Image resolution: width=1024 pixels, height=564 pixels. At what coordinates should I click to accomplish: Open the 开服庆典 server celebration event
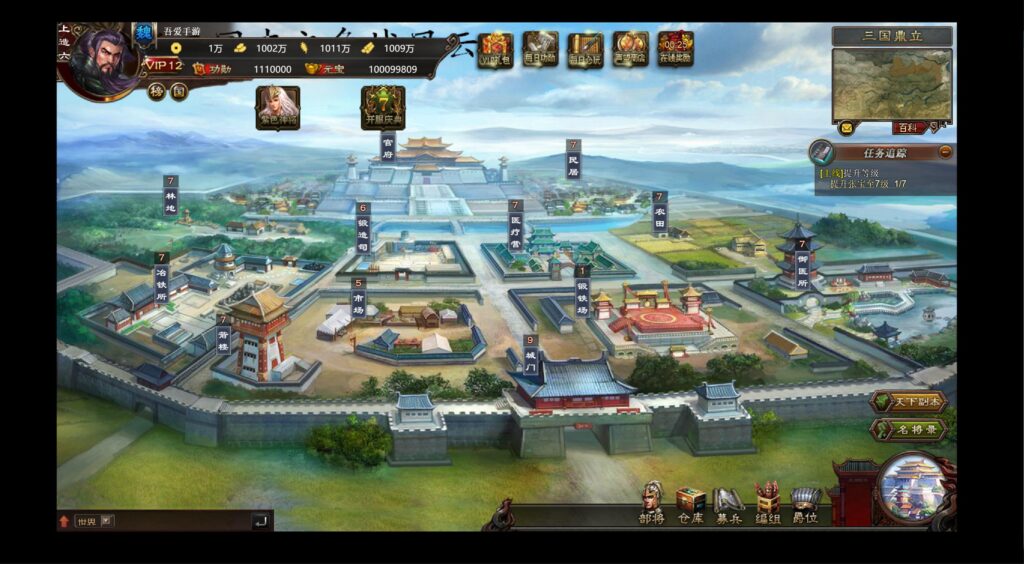383,106
